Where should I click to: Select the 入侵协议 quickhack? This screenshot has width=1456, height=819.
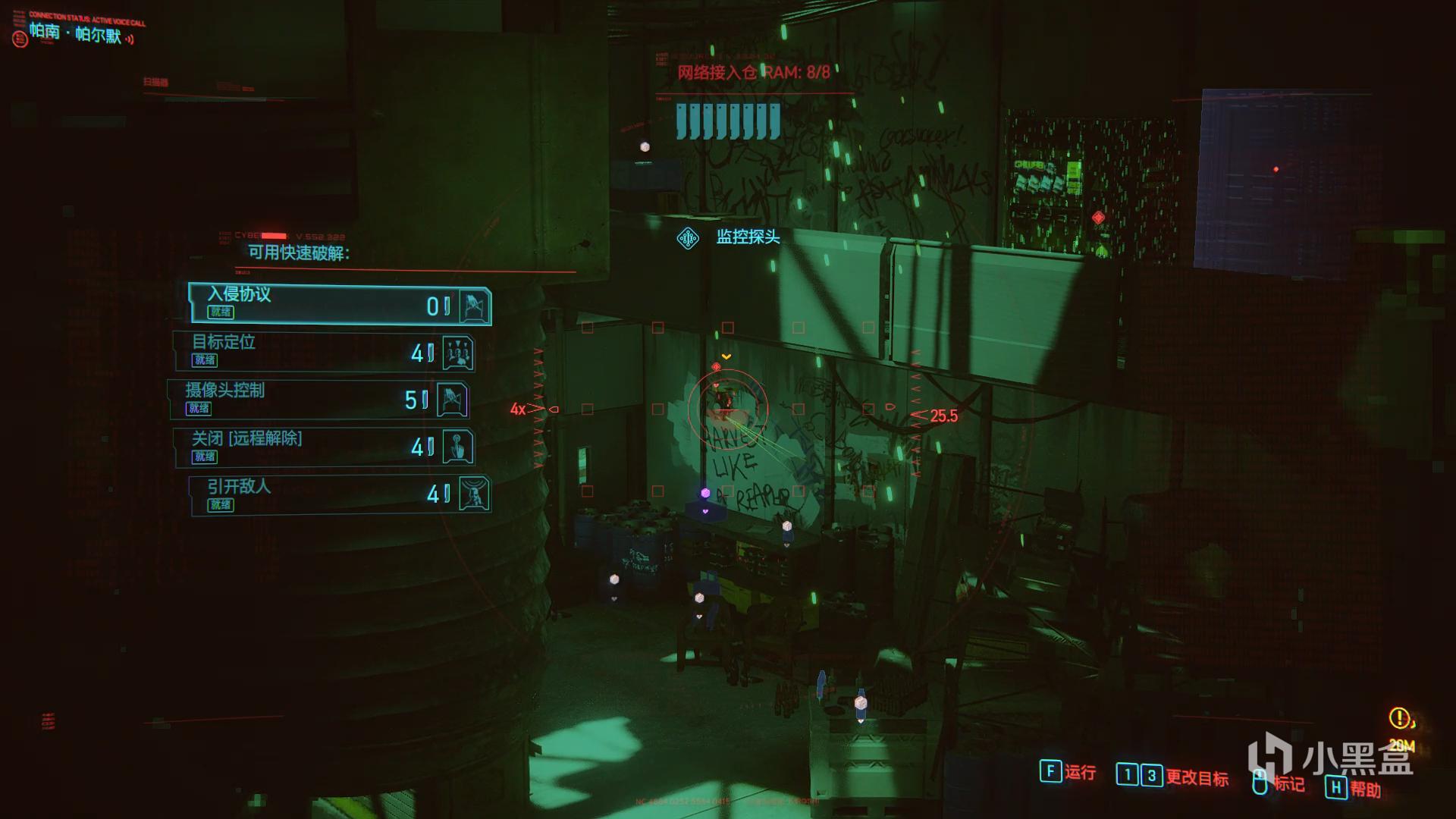tap(339, 304)
